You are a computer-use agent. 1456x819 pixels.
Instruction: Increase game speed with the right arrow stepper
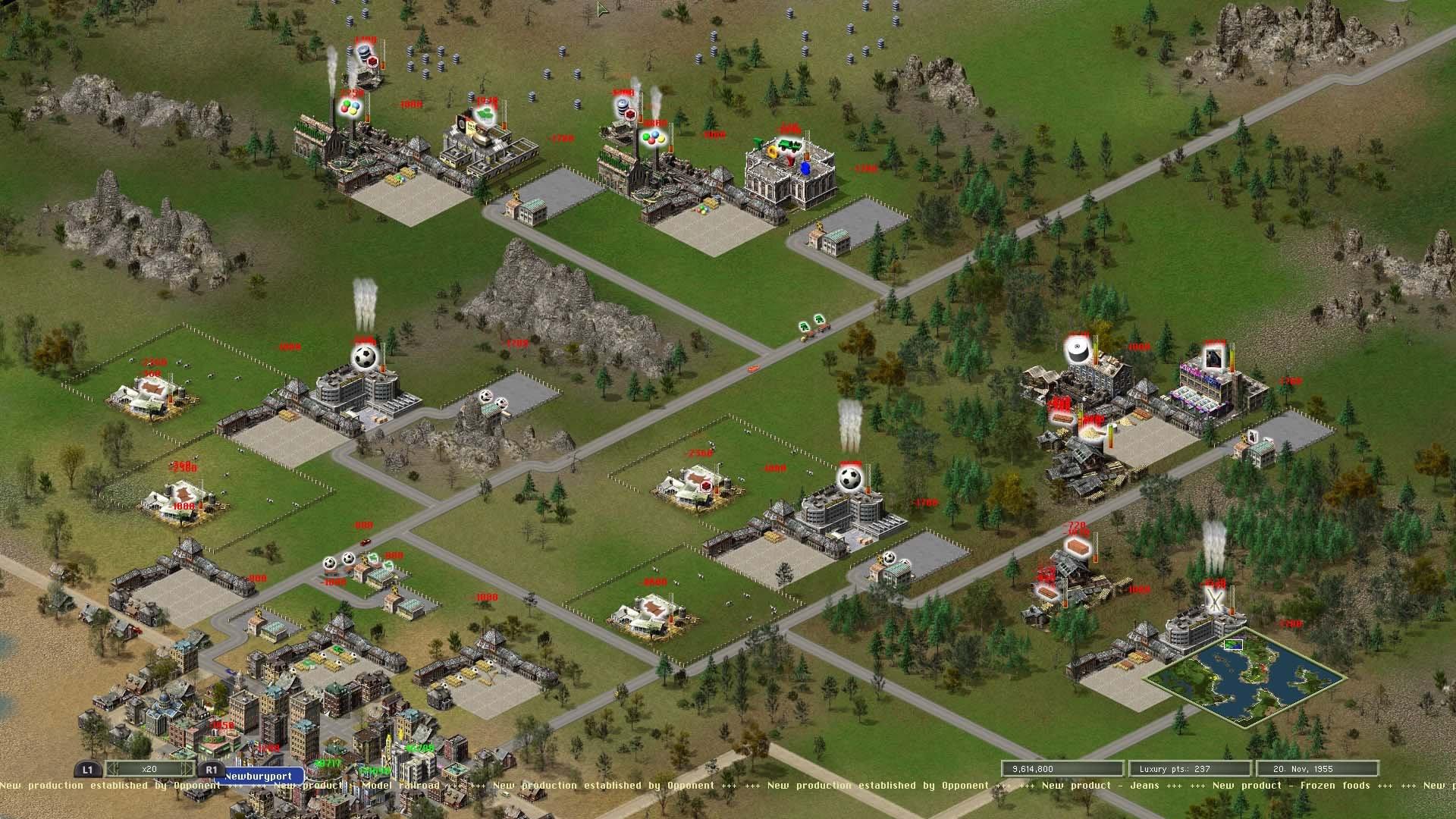click(x=186, y=769)
